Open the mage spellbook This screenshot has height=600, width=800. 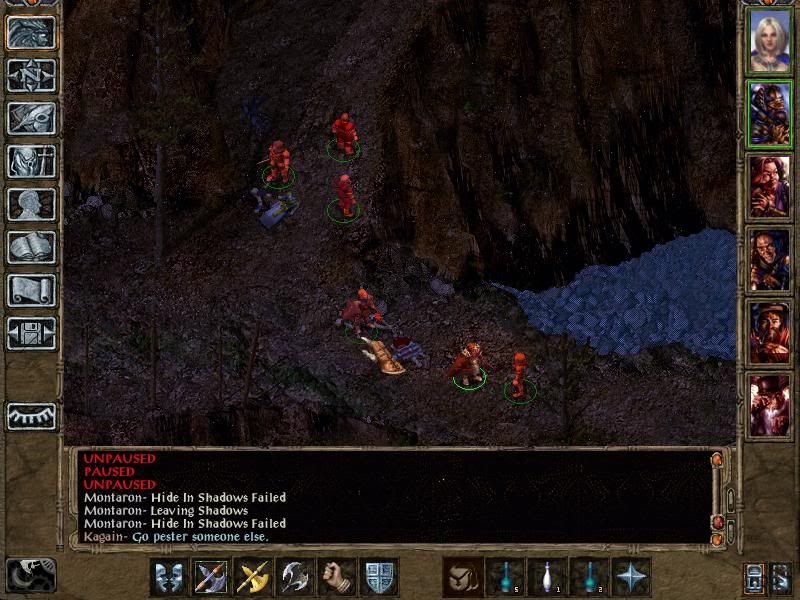click(x=31, y=247)
